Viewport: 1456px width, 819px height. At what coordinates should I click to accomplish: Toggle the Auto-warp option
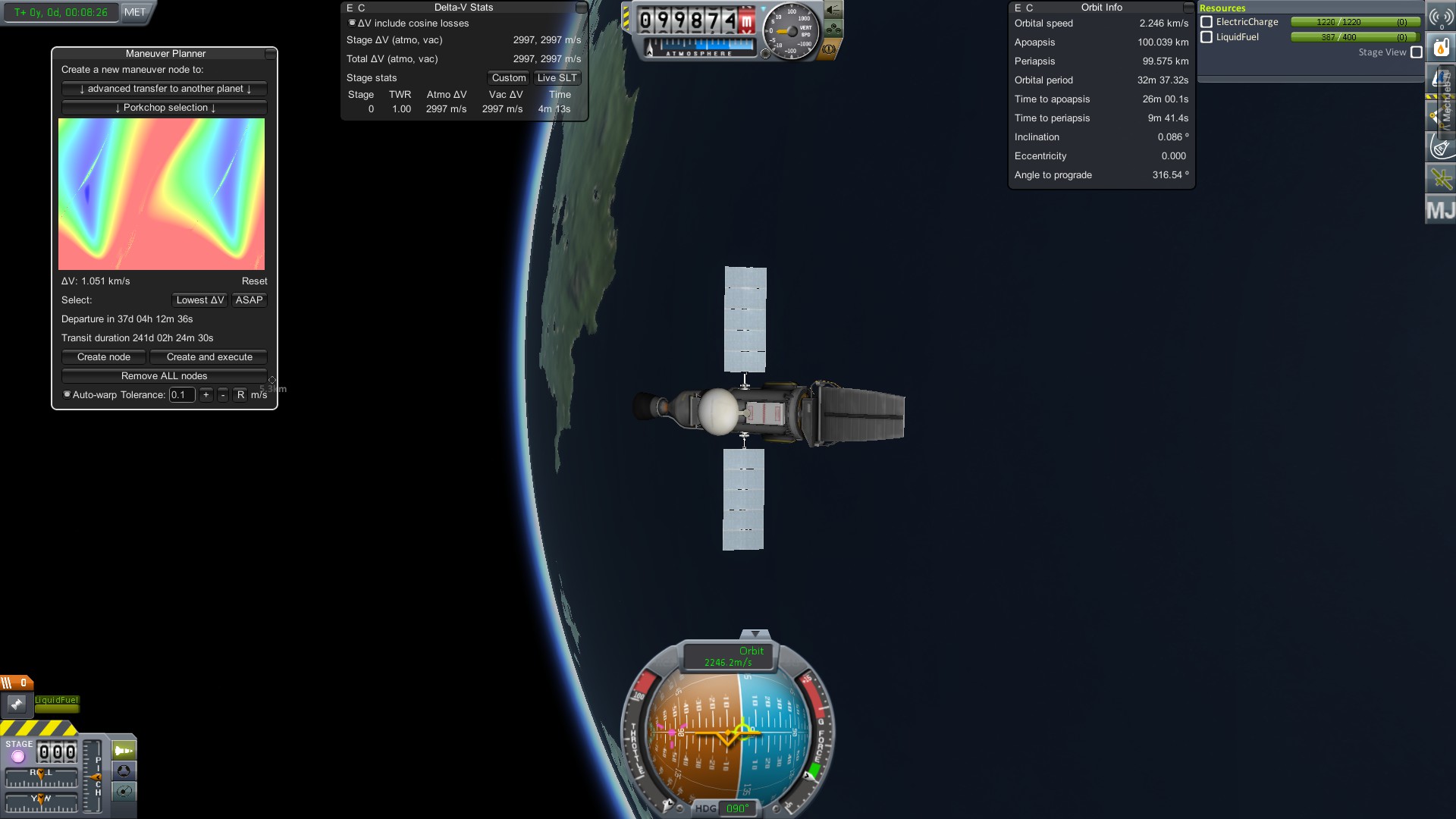(67, 395)
